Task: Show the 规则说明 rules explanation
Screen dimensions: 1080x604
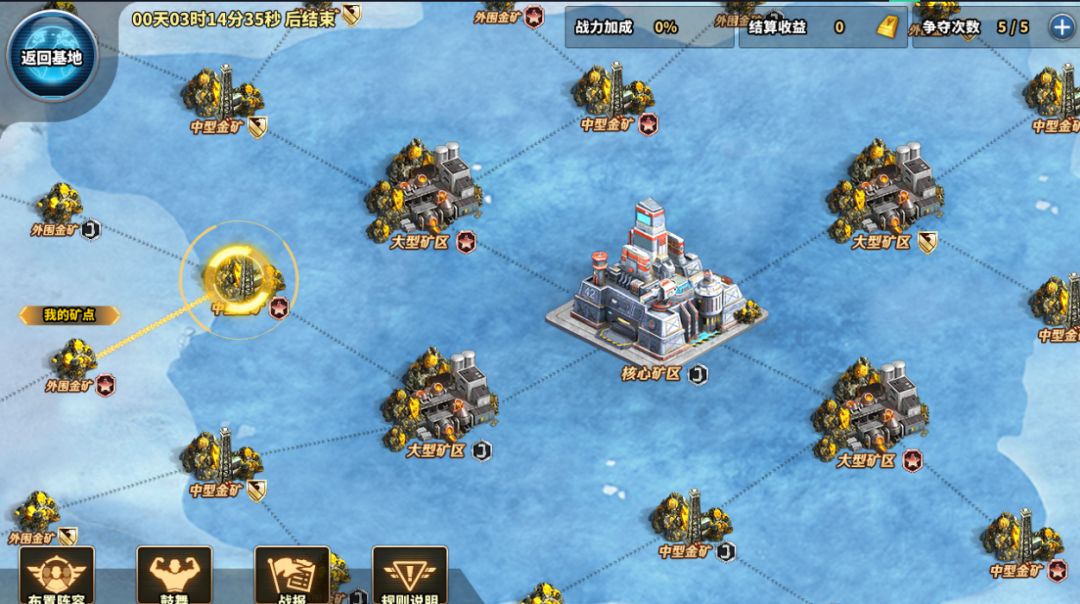Action: pyautogui.click(x=410, y=575)
